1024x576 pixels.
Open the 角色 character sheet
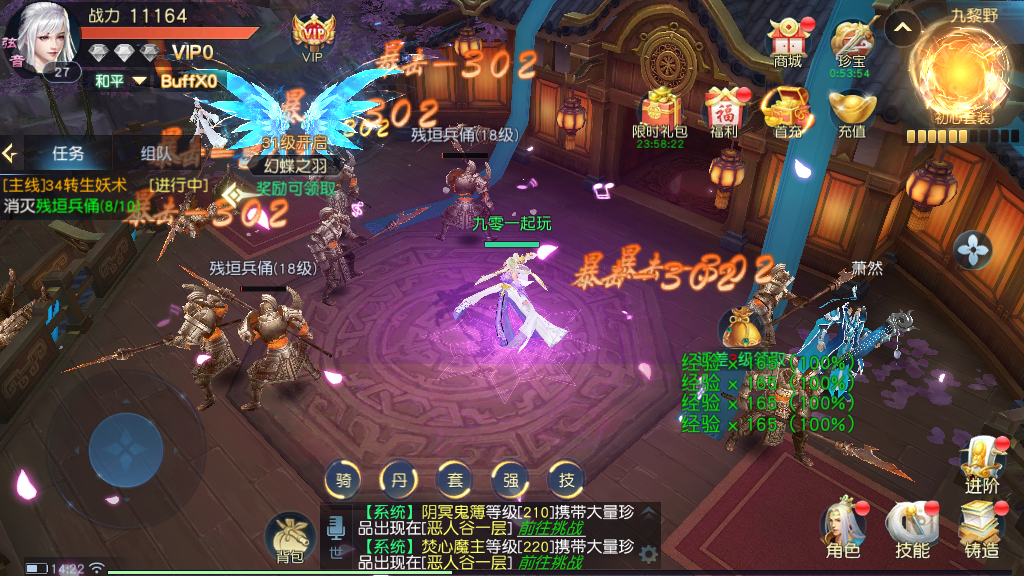click(842, 528)
